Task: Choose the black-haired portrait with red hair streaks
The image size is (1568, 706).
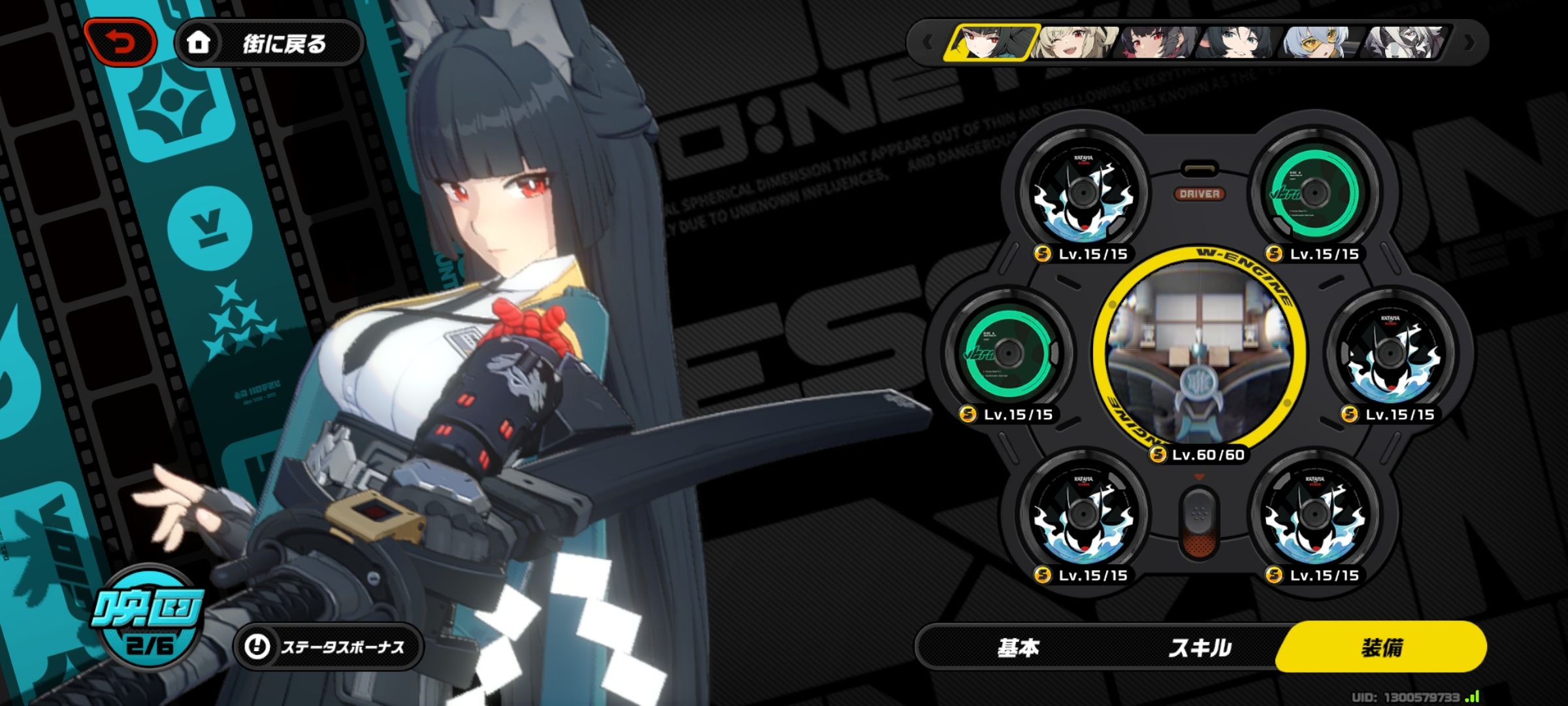Action: 1155,43
